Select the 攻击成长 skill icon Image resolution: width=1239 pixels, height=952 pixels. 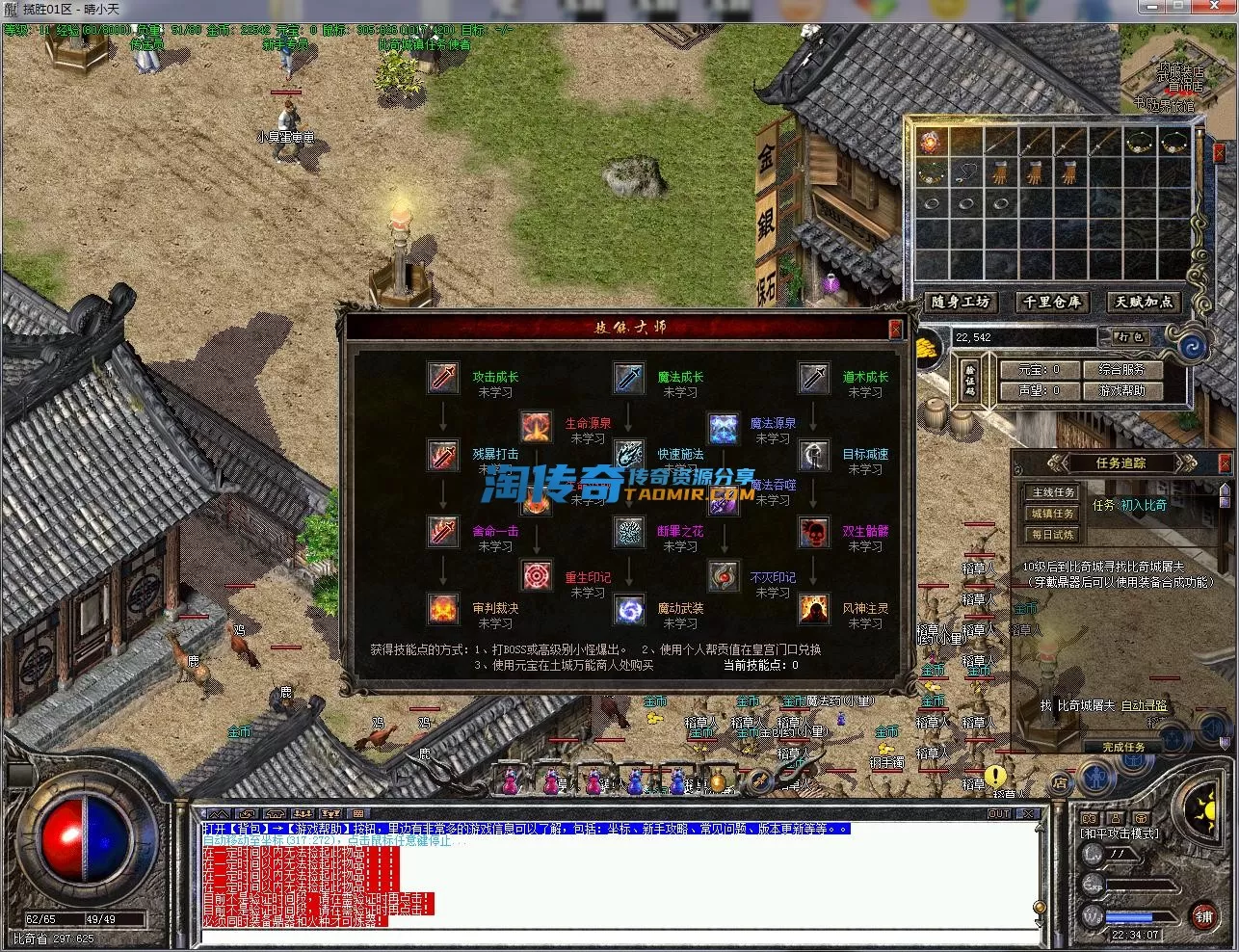click(x=443, y=378)
